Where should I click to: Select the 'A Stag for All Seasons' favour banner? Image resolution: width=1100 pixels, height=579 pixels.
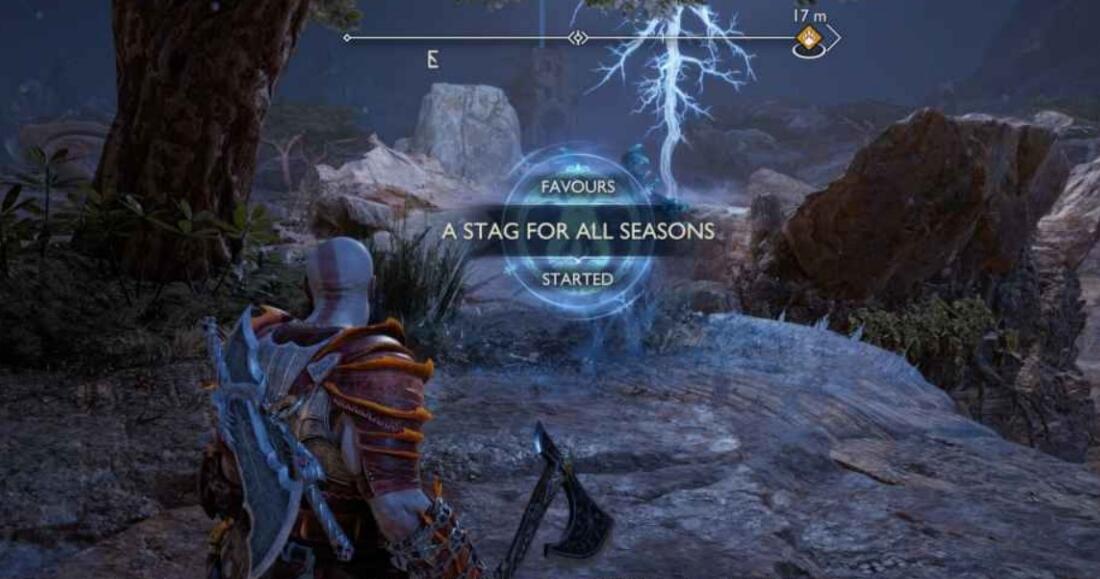(579, 231)
